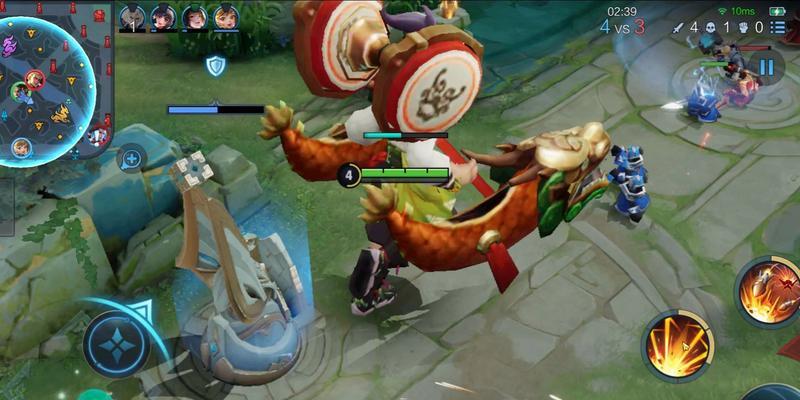Open the quick chat plus bubble
The height and width of the screenshot is (400, 800).
click(132, 158)
